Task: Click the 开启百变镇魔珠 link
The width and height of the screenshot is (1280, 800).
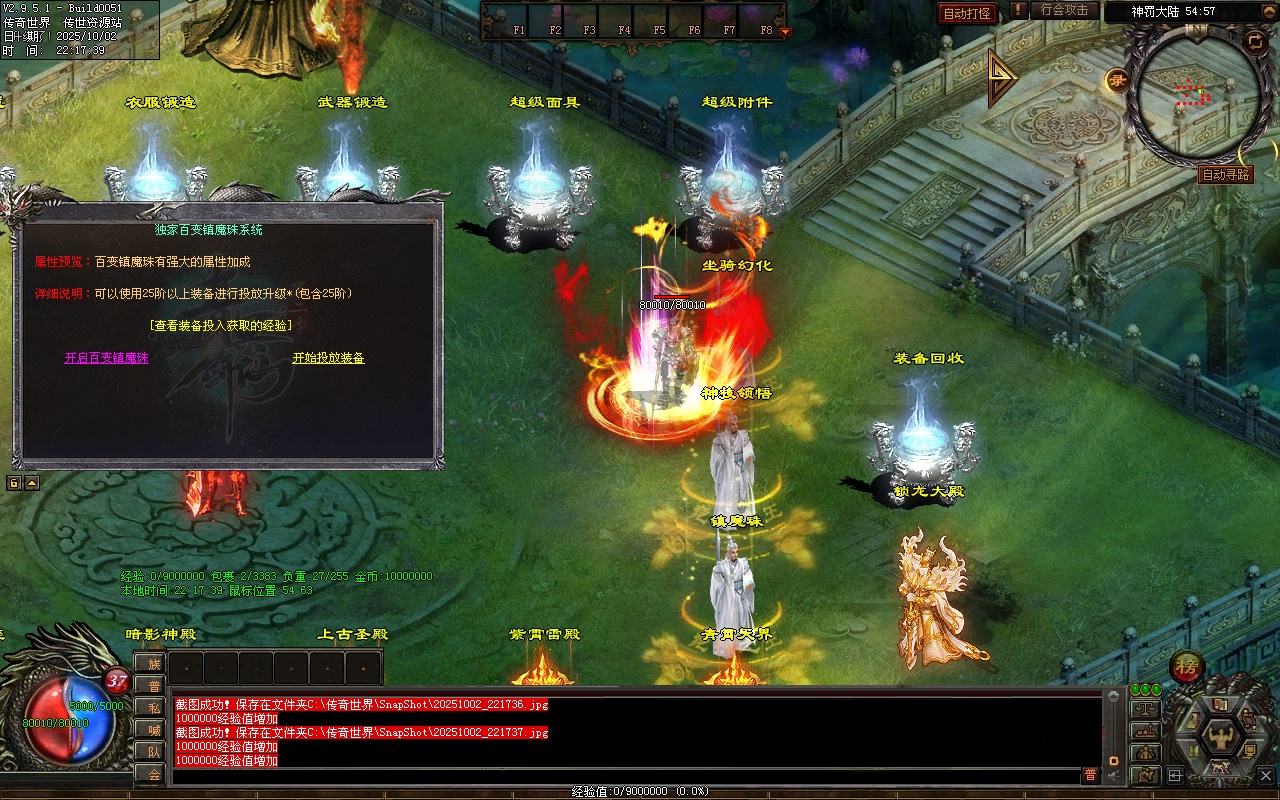Action: tap(106, 358)
